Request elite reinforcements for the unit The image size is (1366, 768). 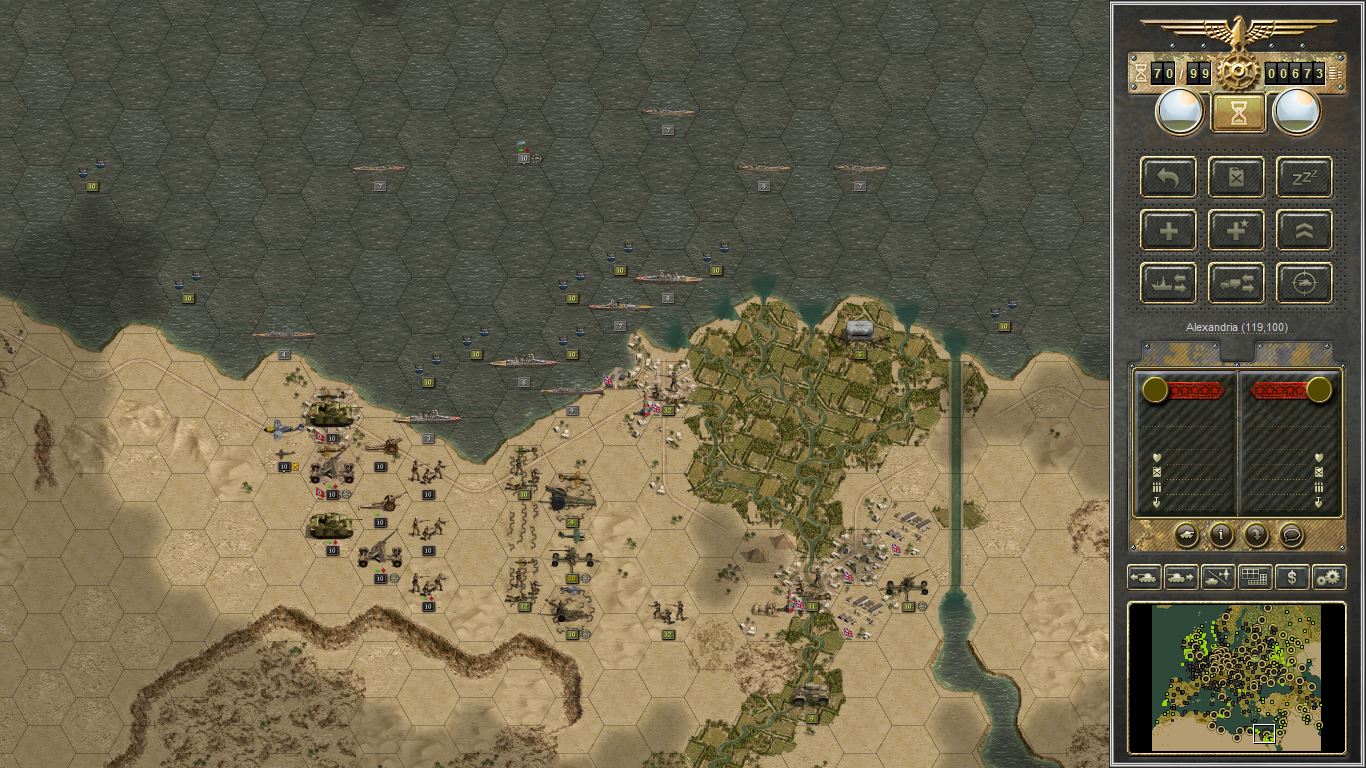[1236, 230]
